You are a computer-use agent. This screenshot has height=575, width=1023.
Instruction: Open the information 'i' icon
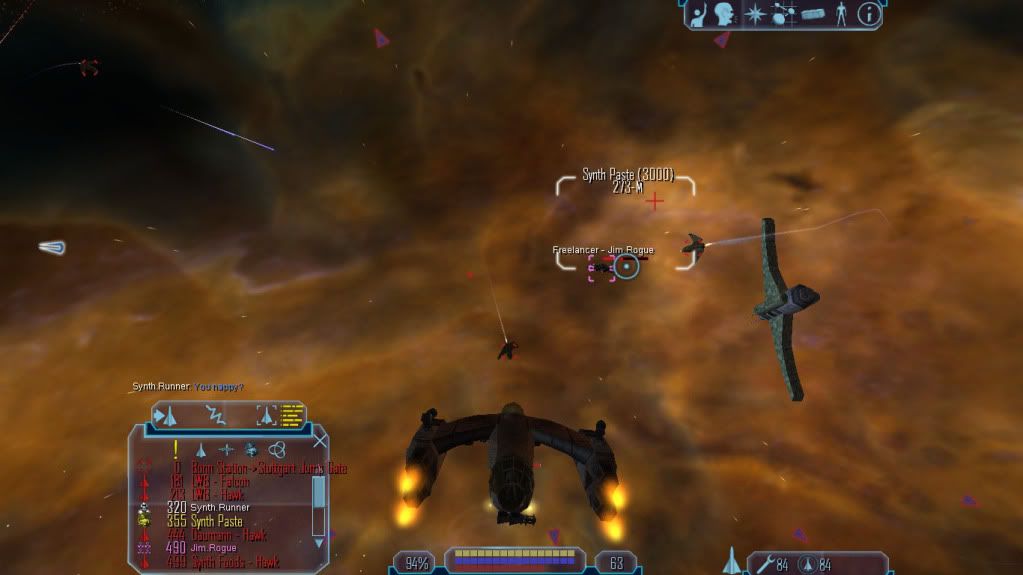[869, 14]
